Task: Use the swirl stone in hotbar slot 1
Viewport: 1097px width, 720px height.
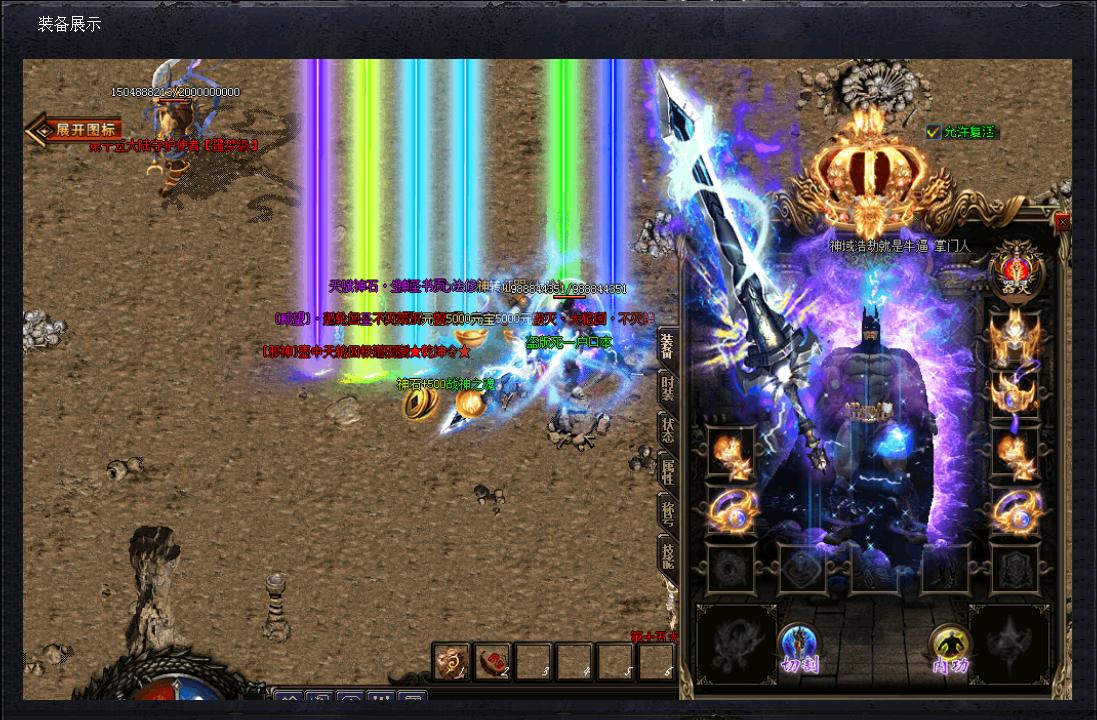Action: pyautogui.click(x=451, y=662)
